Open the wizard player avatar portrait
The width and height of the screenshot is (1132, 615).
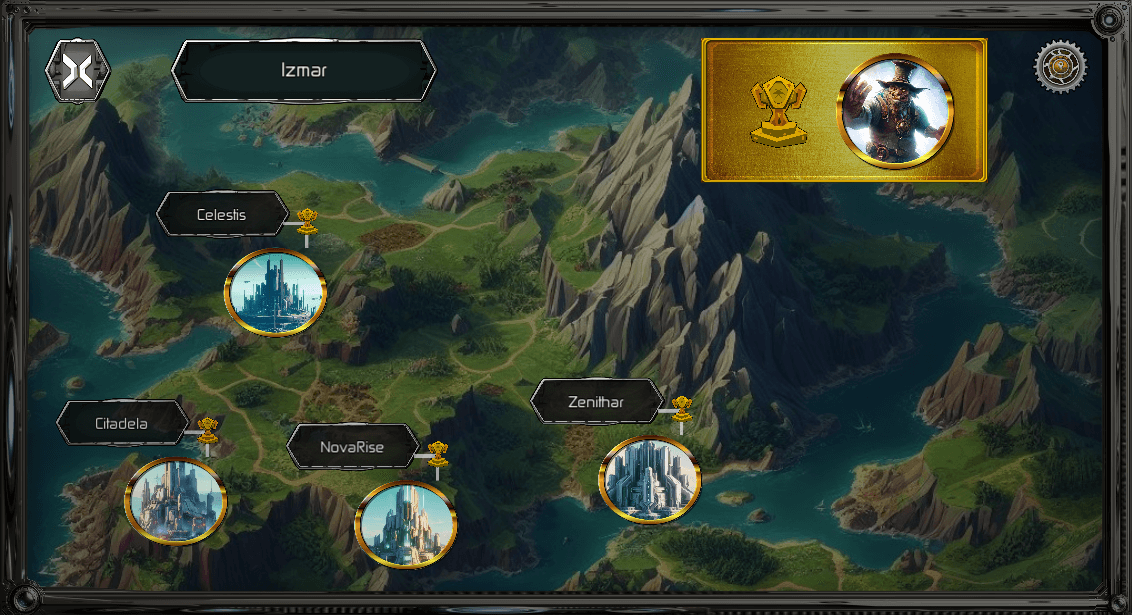(x=897, y=110)
